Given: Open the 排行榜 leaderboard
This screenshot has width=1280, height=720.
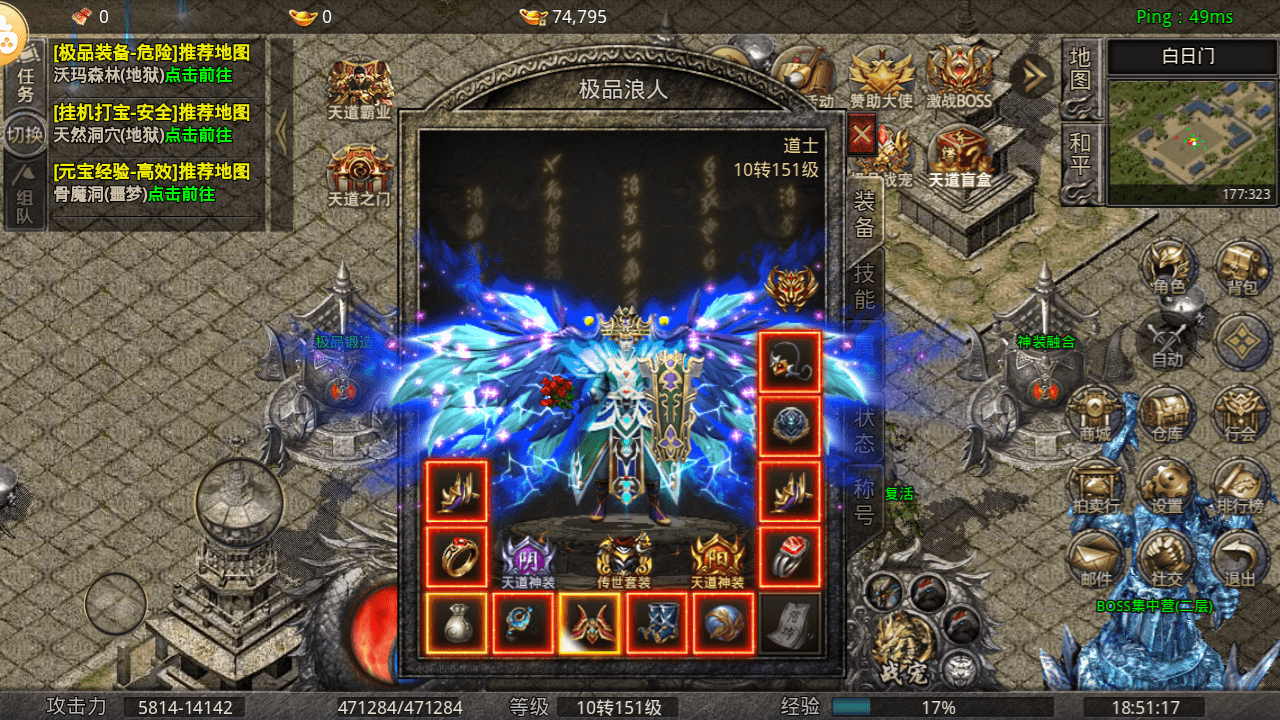Looking at the screenshot, I should pos(1241,487).
